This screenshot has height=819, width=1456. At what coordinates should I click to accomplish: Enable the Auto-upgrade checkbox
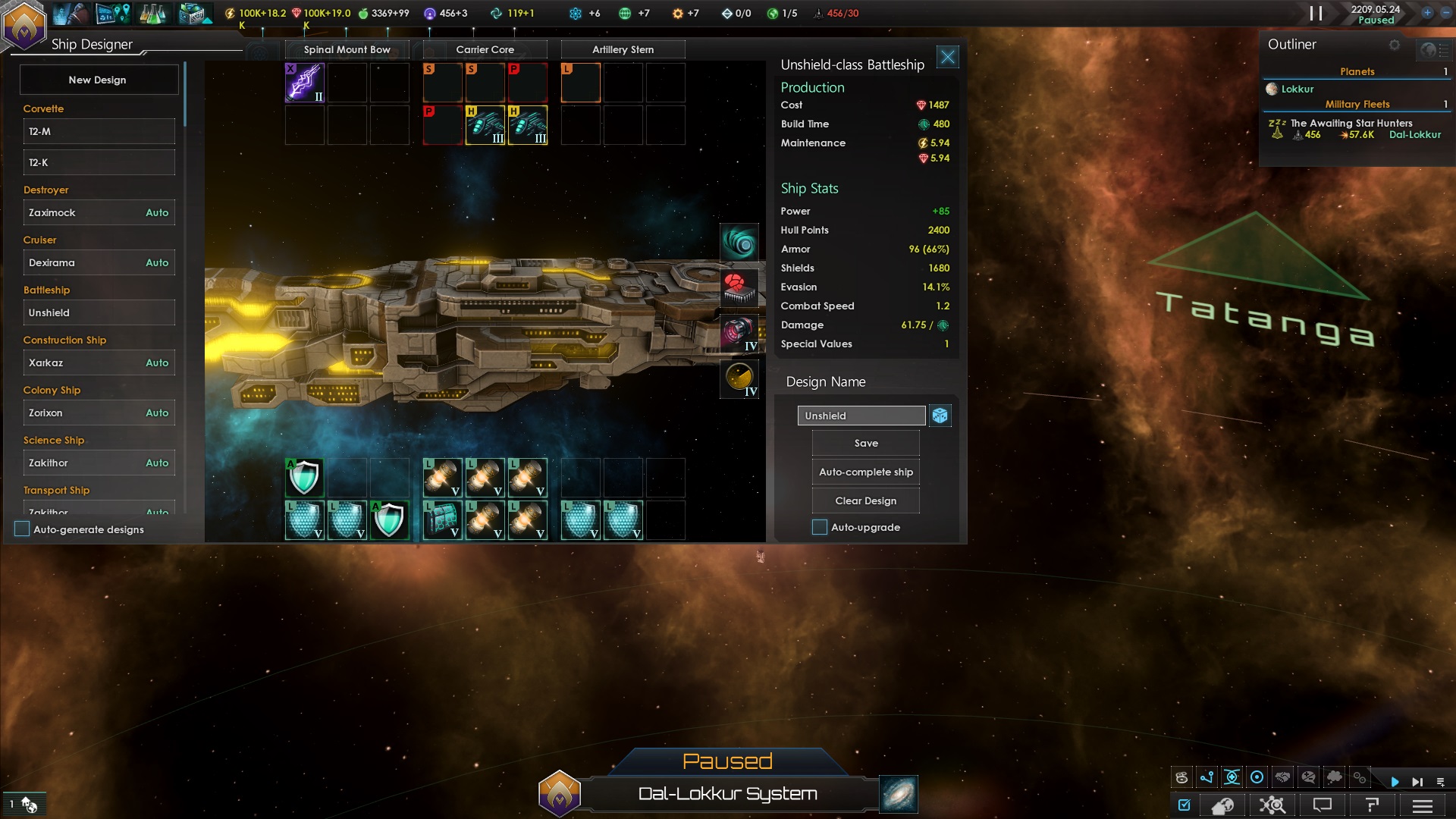(x=820, y=527)
